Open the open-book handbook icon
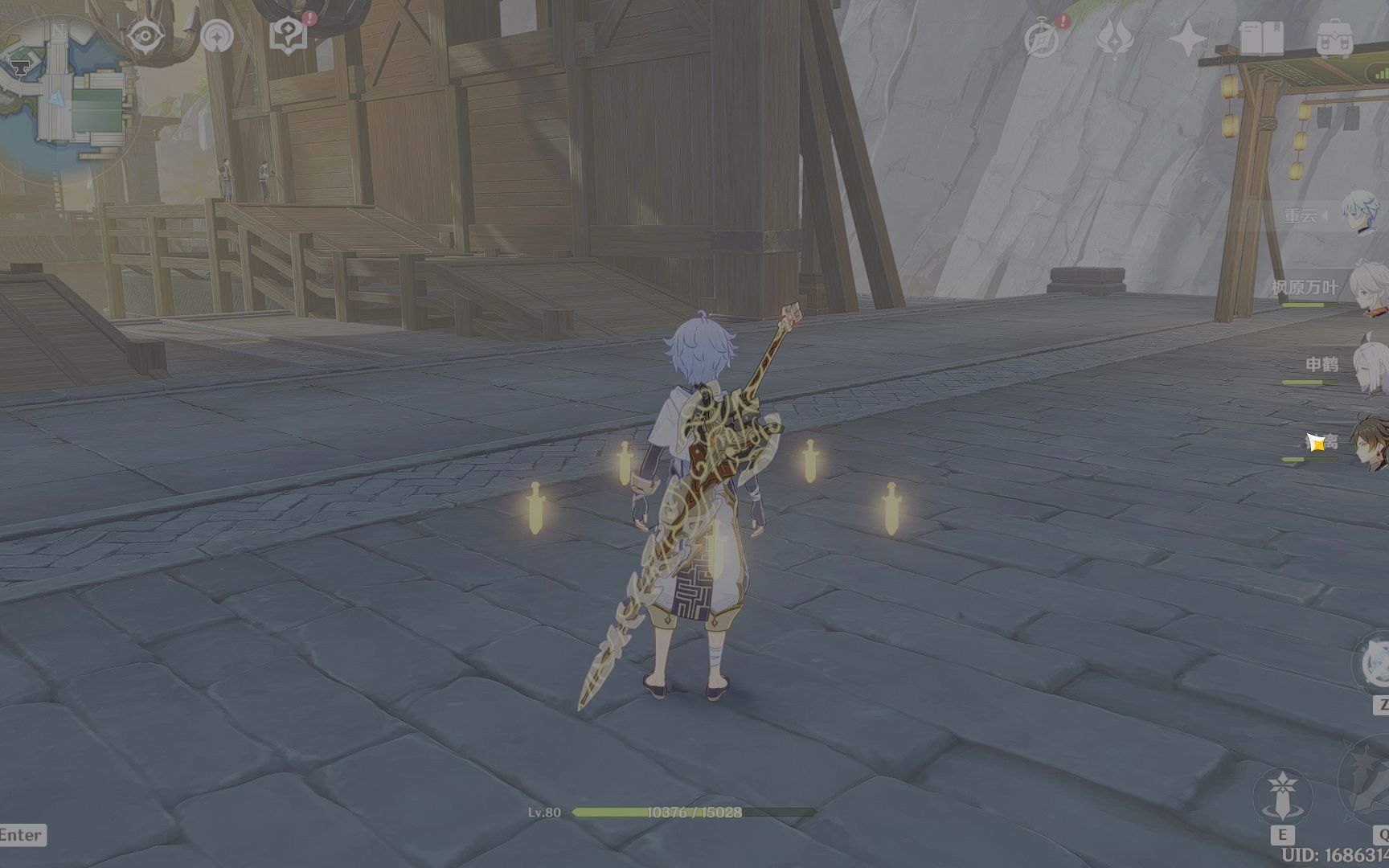This screenshot has height=868, width=1389. coord(1261,37)
